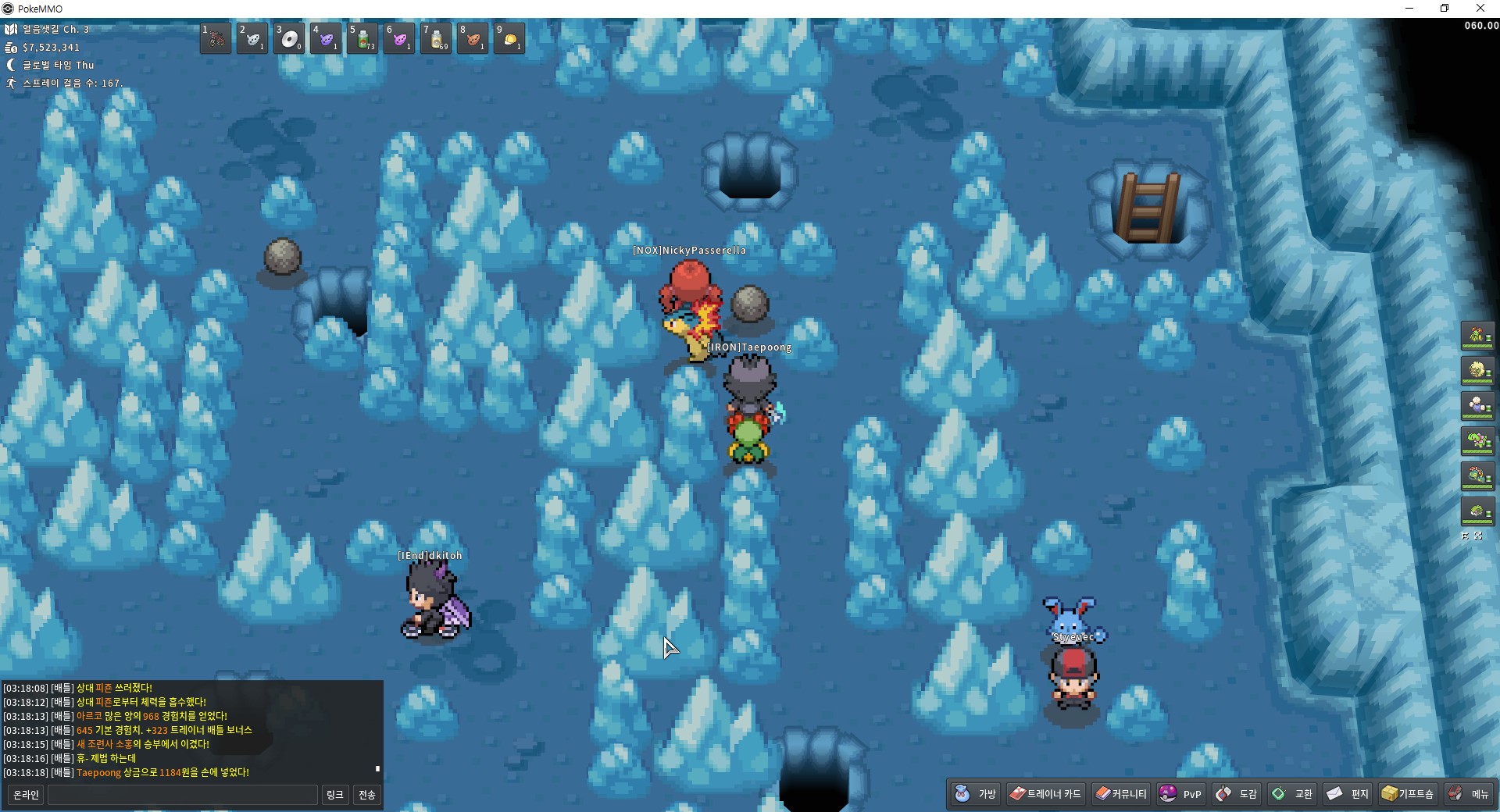Open the 메뉴 main menu
Image resolution: width=1500 pixels, height=812 pixels.
point(1469,794)
